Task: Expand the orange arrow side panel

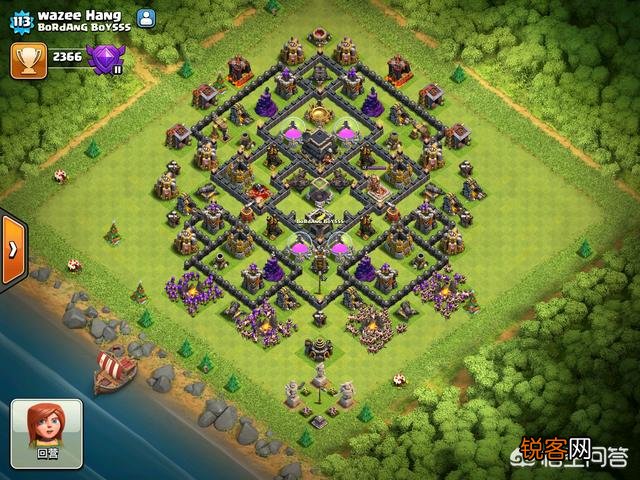Action: click(x=13, y=249)
